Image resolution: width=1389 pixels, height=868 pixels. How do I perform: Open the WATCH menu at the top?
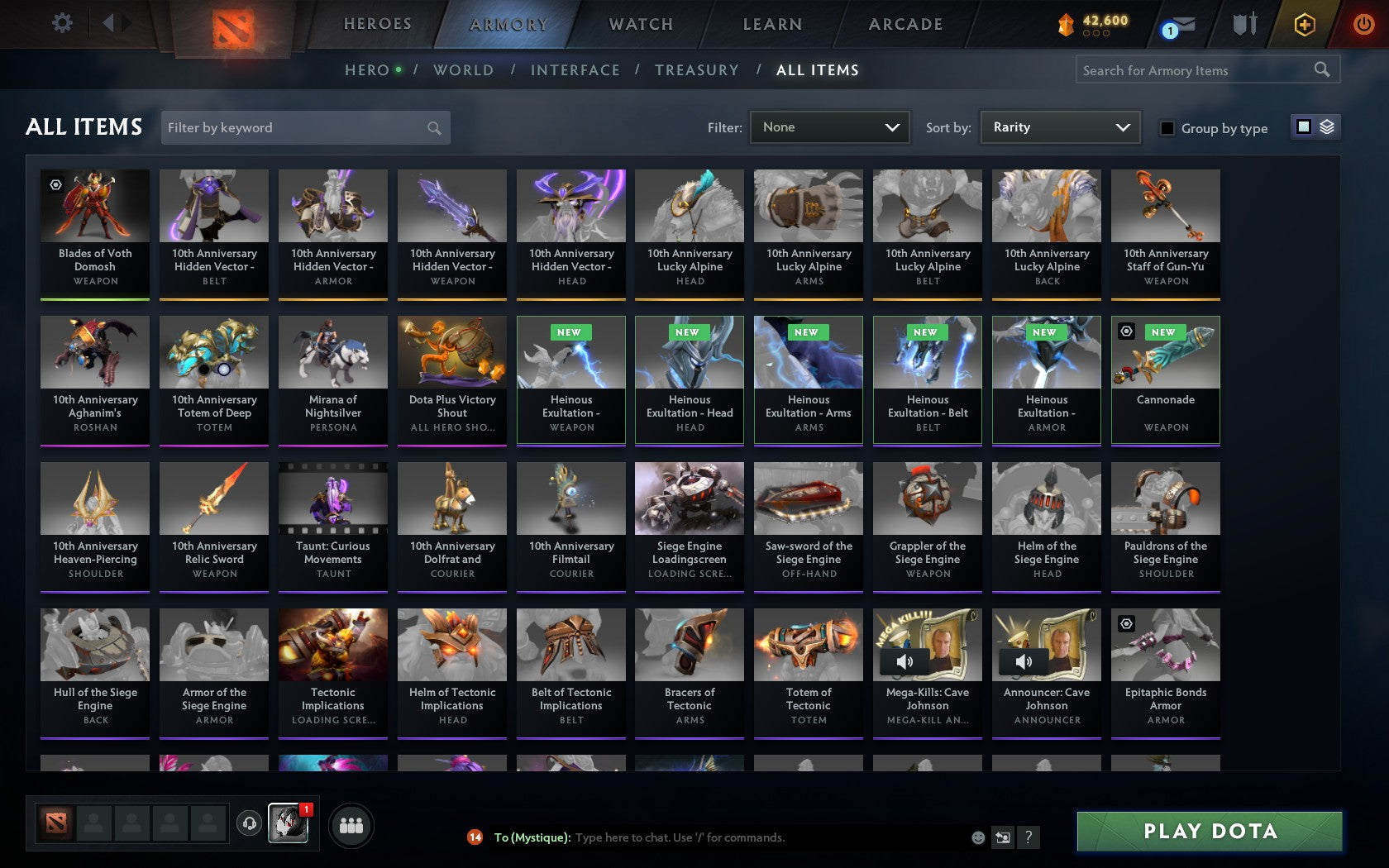click(640, 24)
